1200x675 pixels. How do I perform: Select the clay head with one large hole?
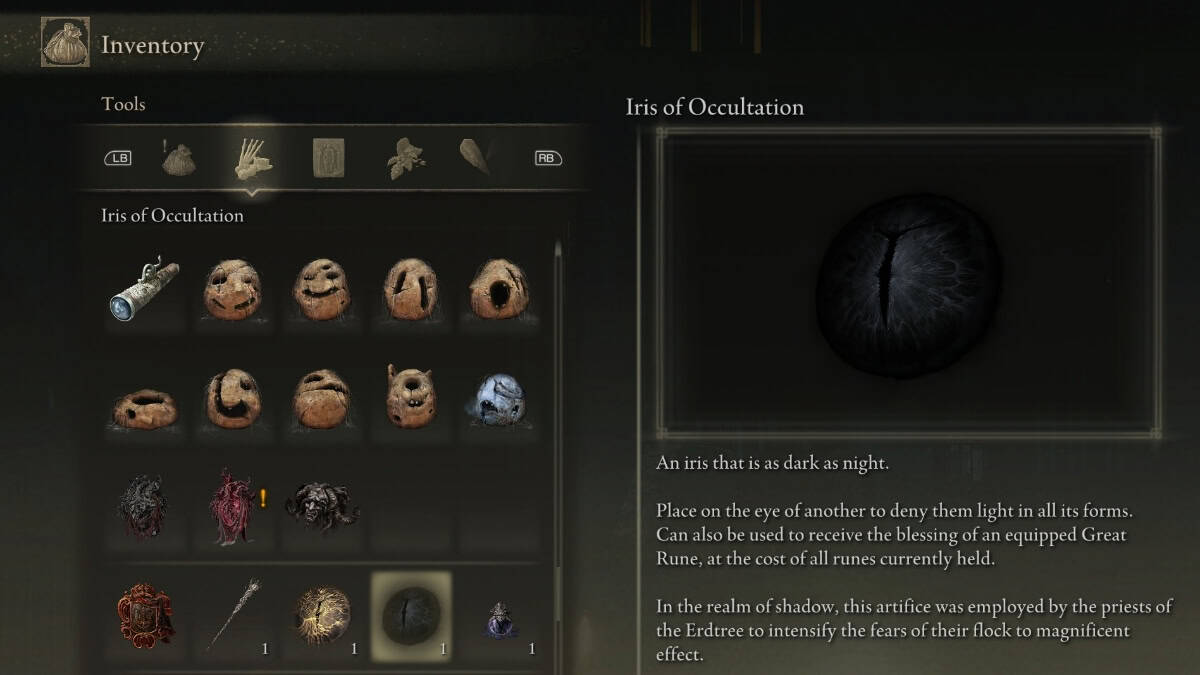coord(498,290)
